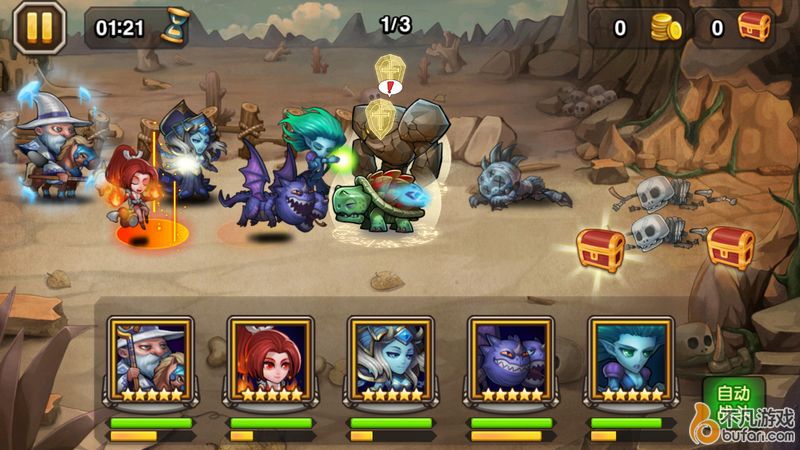The width and height of the screenshot is (800, 450).
Task: Tap the green-haired elf hero portrait
Action: pyautogui.click(x=631, y=357)
